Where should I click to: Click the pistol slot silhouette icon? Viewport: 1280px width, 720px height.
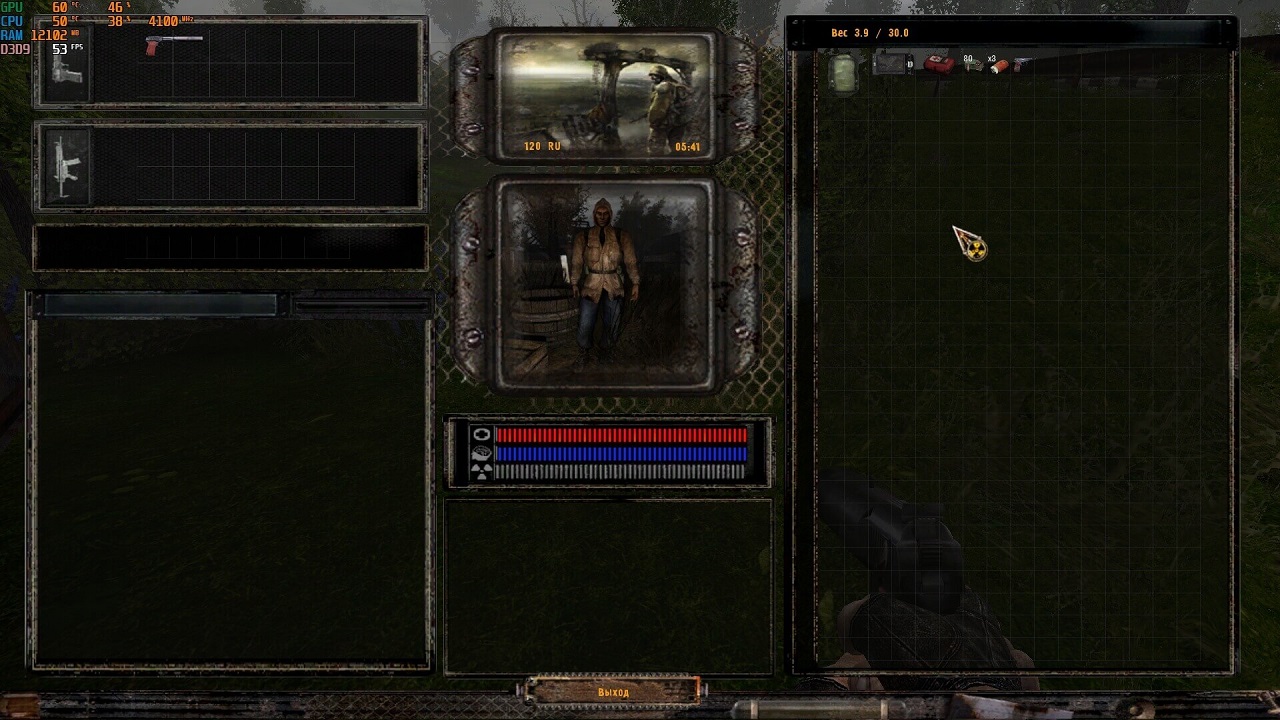pyautogui.click(x=66, y=67)
